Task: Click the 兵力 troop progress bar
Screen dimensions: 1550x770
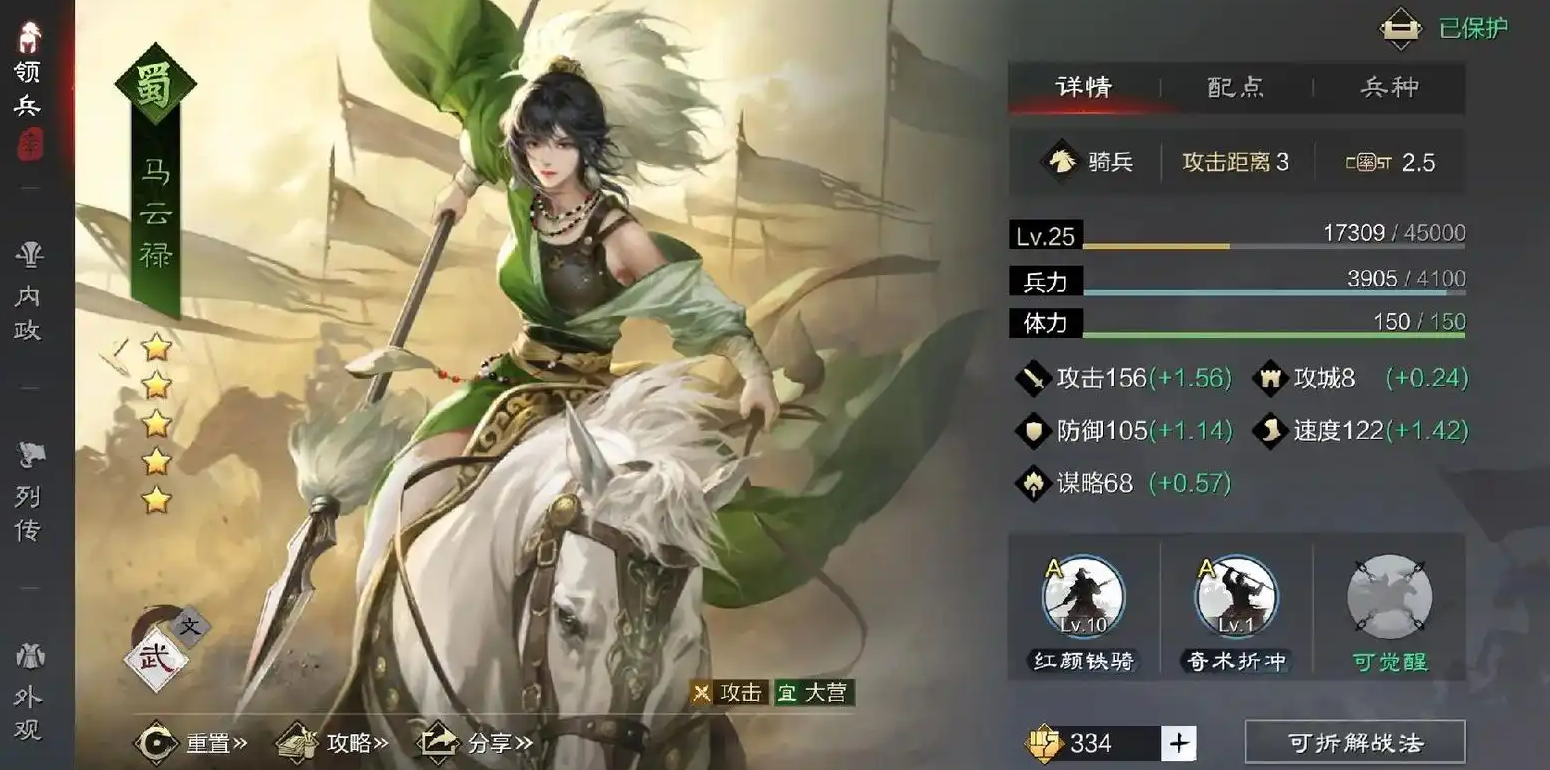Action: (1230, 285)
